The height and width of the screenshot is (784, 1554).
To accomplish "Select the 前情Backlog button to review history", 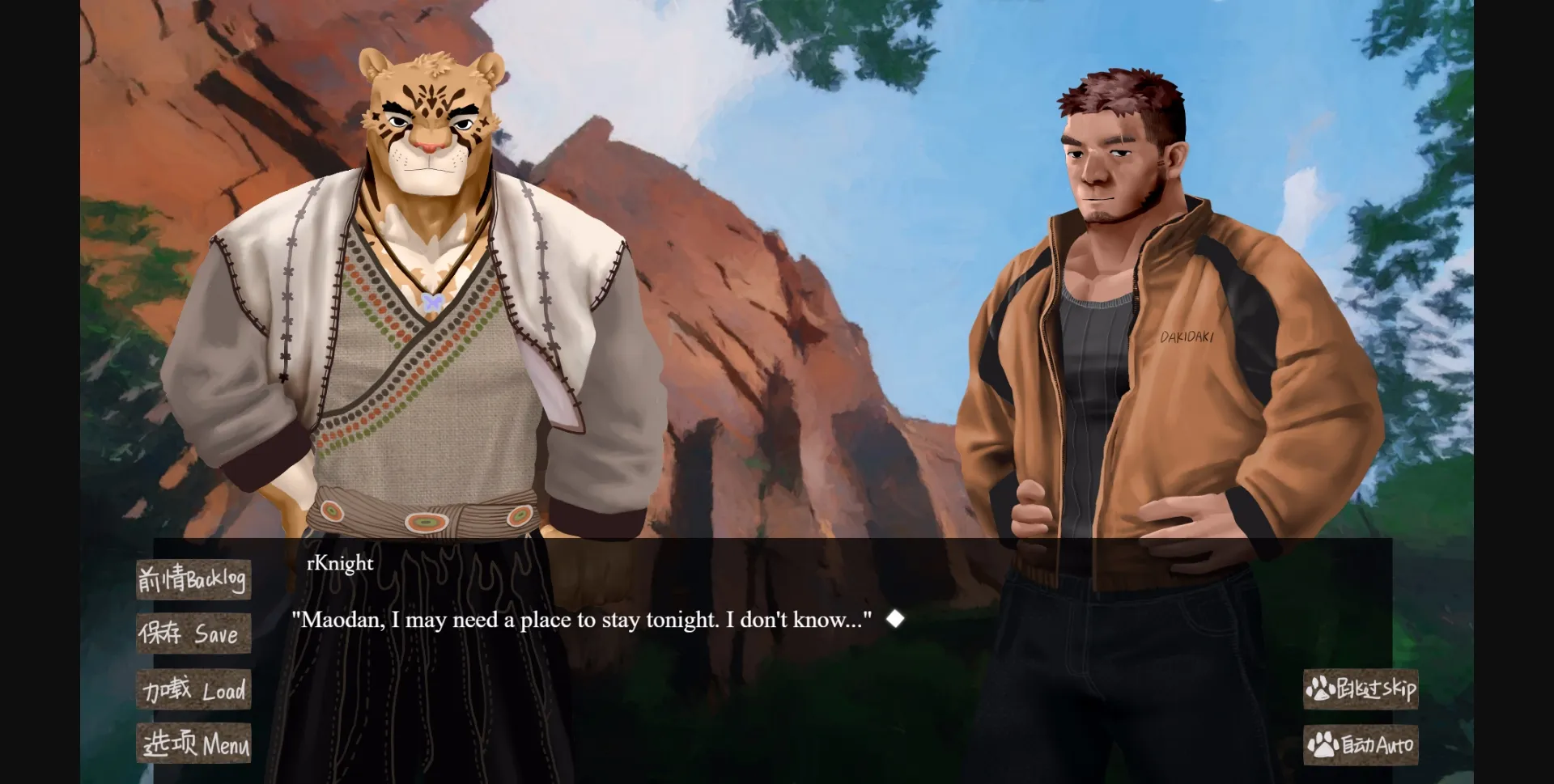I will click(x=193, y=578).
